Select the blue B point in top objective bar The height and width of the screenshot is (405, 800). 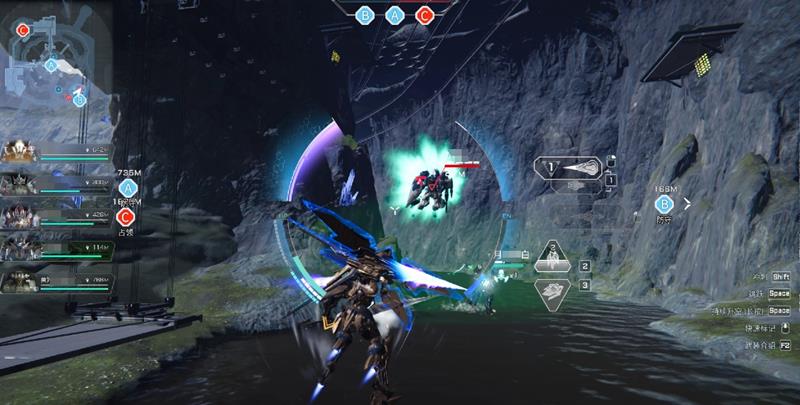click(366, 15)
